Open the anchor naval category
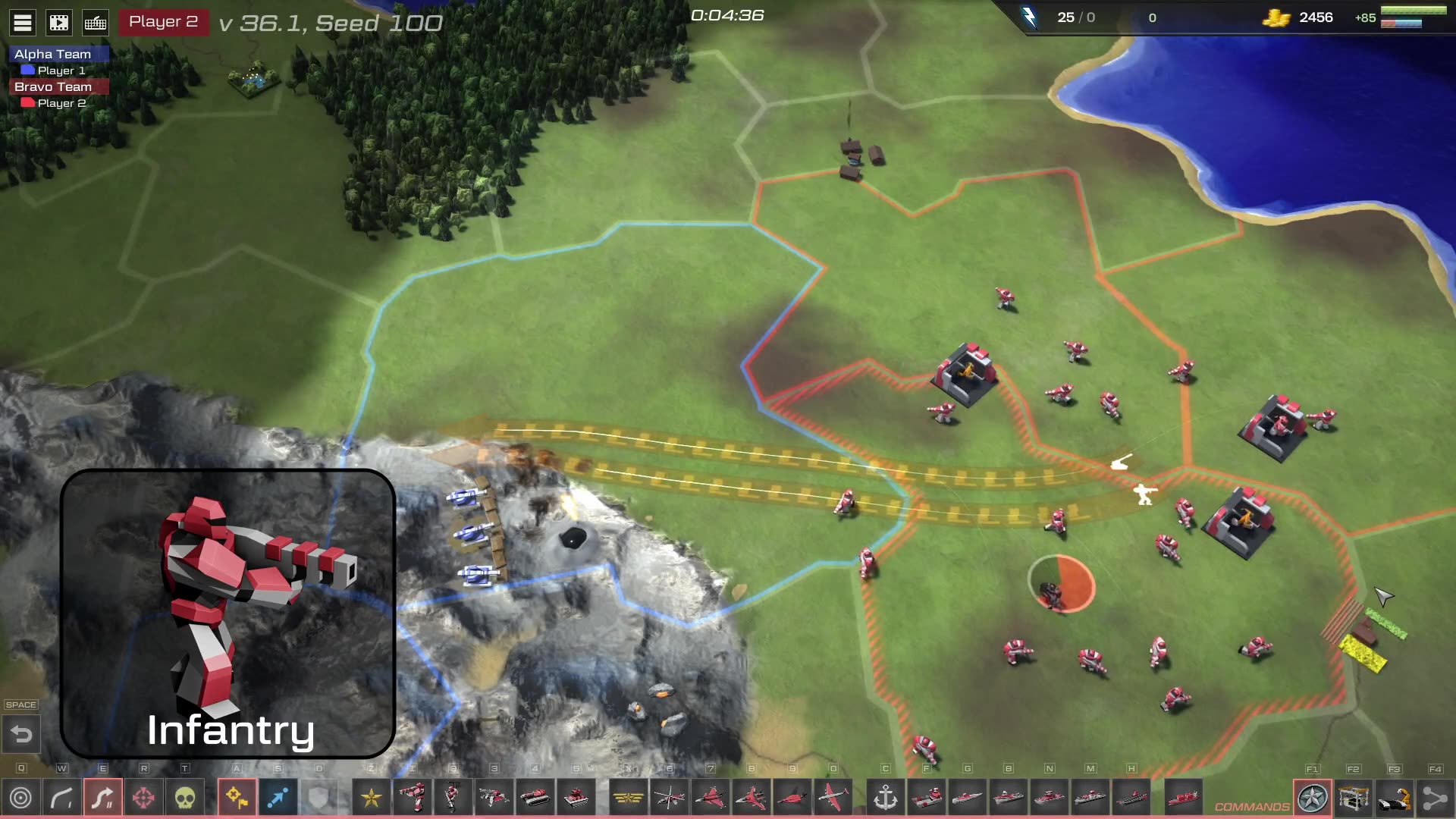The image size is (1456, 819). pyautogui.click(x=886, y=798)
